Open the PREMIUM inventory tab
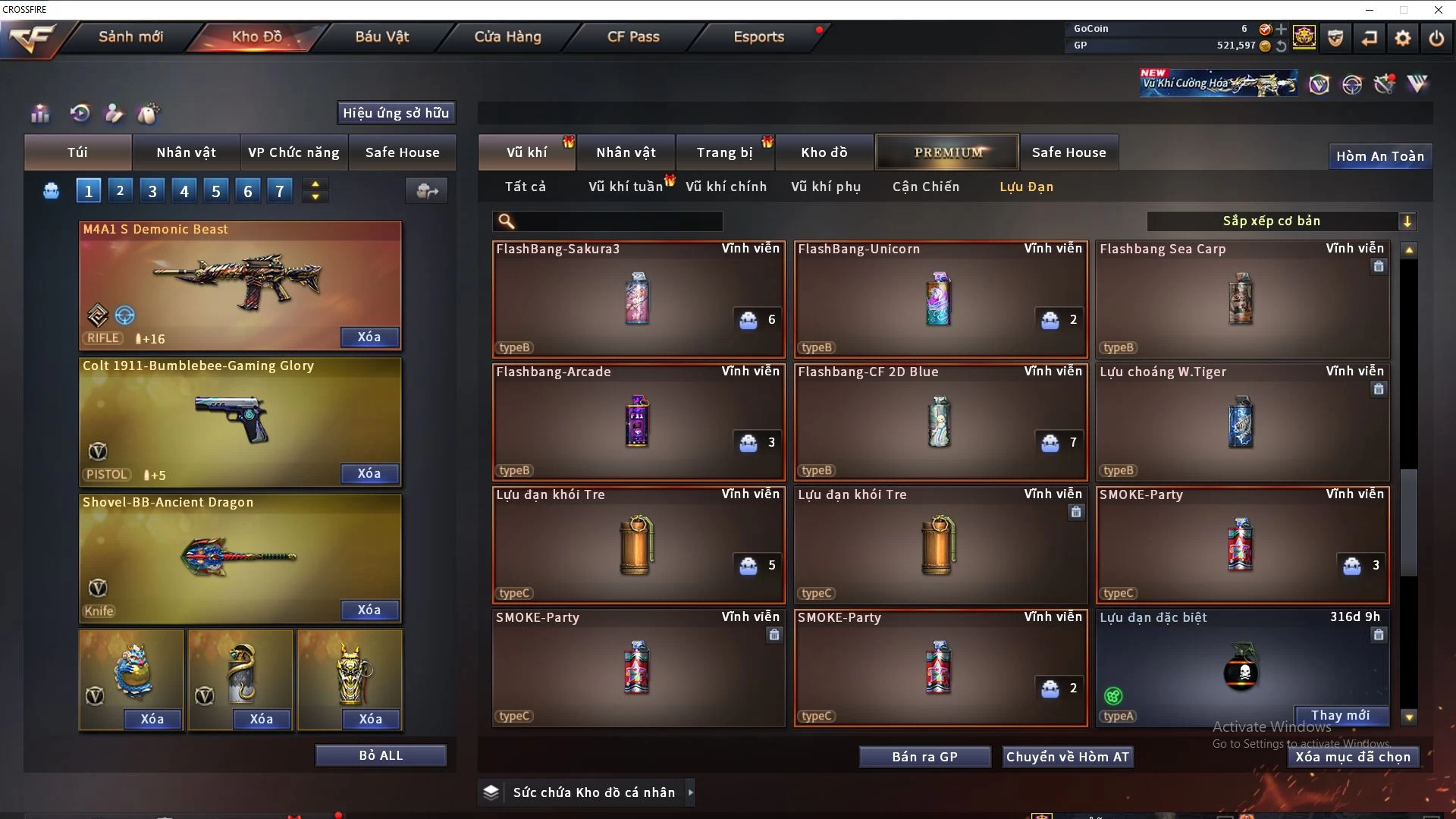1456x819 pixels. [947, 152]
